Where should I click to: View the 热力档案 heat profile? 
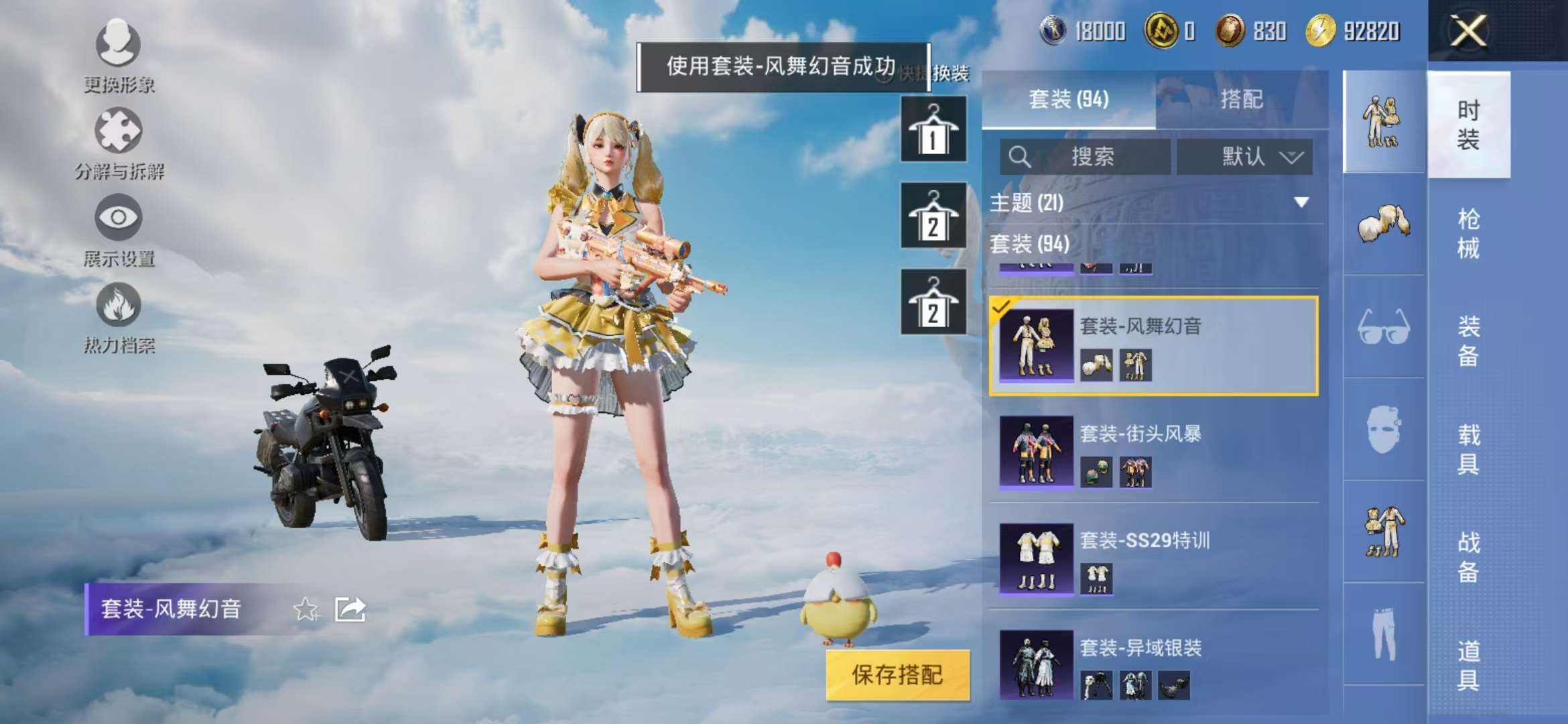pyautogui.click(x=117, y=312)
